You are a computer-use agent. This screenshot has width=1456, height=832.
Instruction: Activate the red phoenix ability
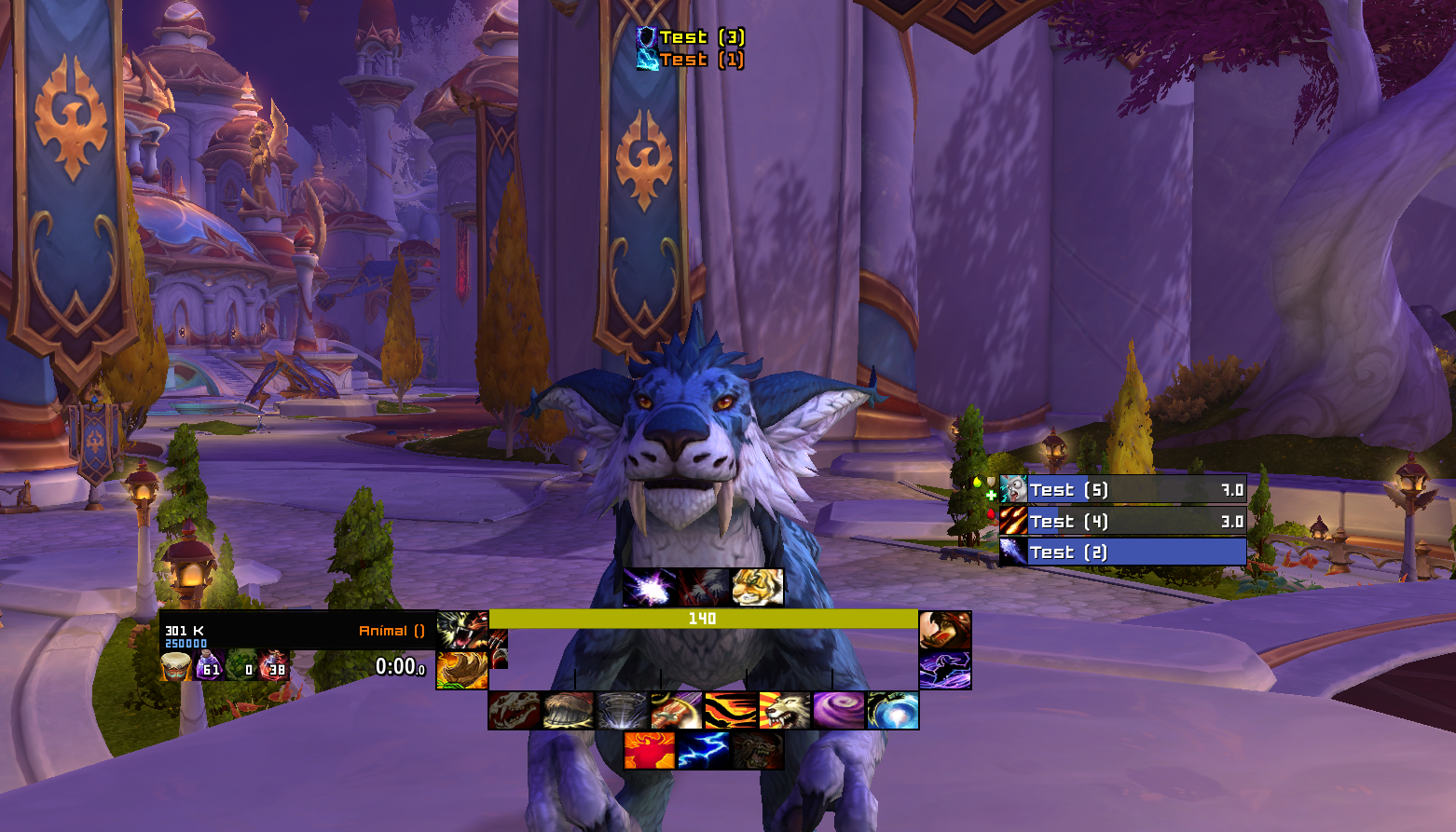click(x=650, y=751)
